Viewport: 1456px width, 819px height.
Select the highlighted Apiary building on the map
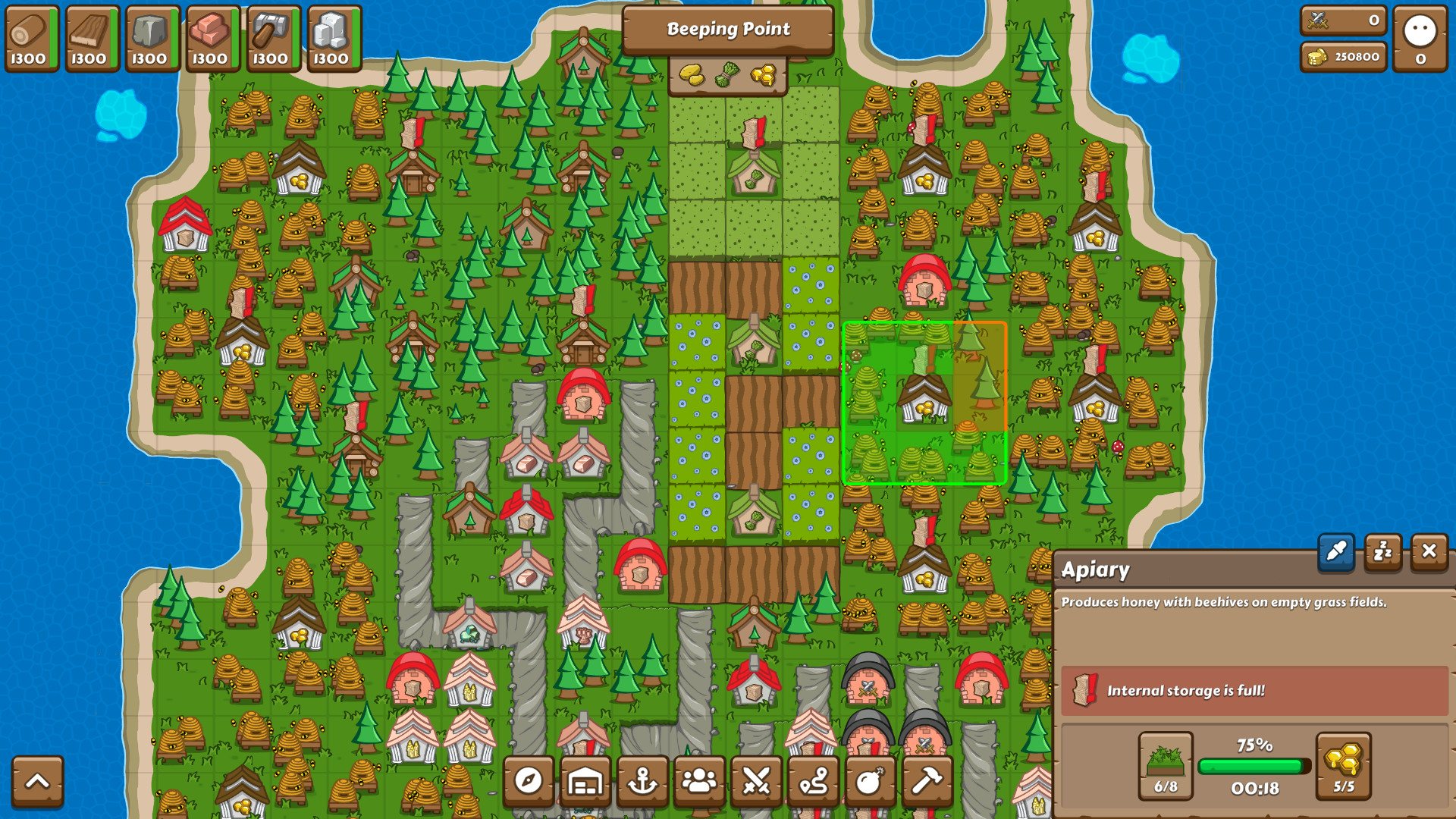(x=922, y=398)
